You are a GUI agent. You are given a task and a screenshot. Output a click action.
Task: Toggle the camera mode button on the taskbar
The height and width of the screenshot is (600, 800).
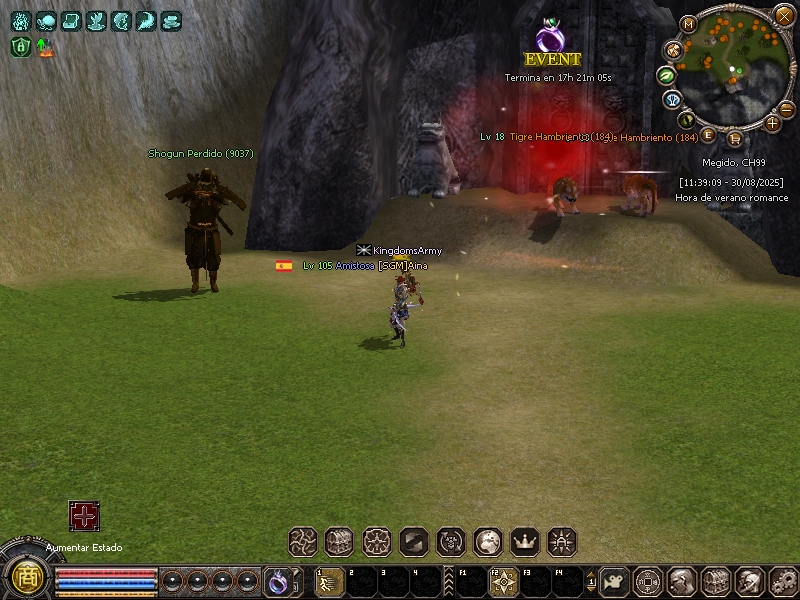coord(615,580)
